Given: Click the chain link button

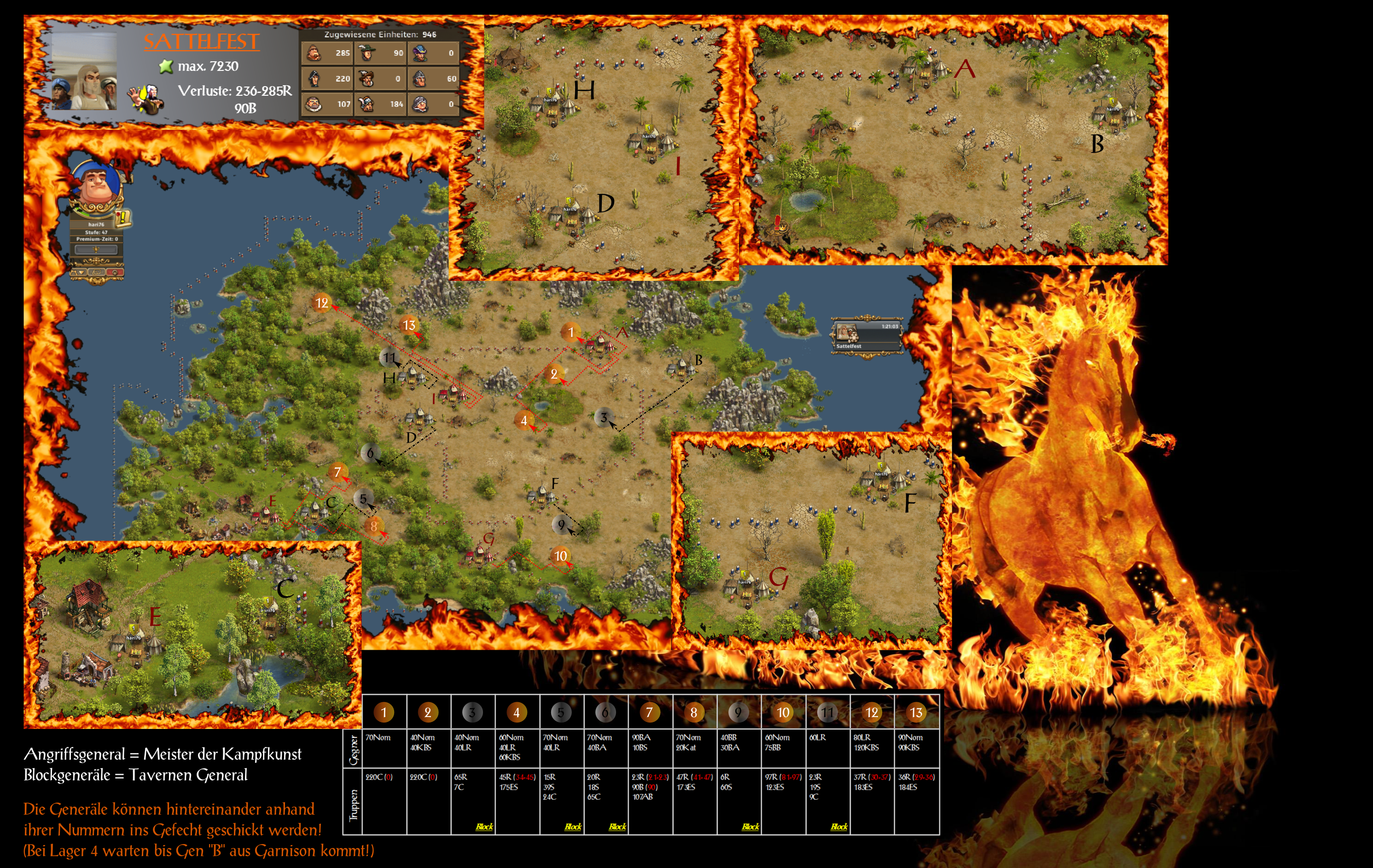Looking at the screenshot, I should click(x=96, y=273).
